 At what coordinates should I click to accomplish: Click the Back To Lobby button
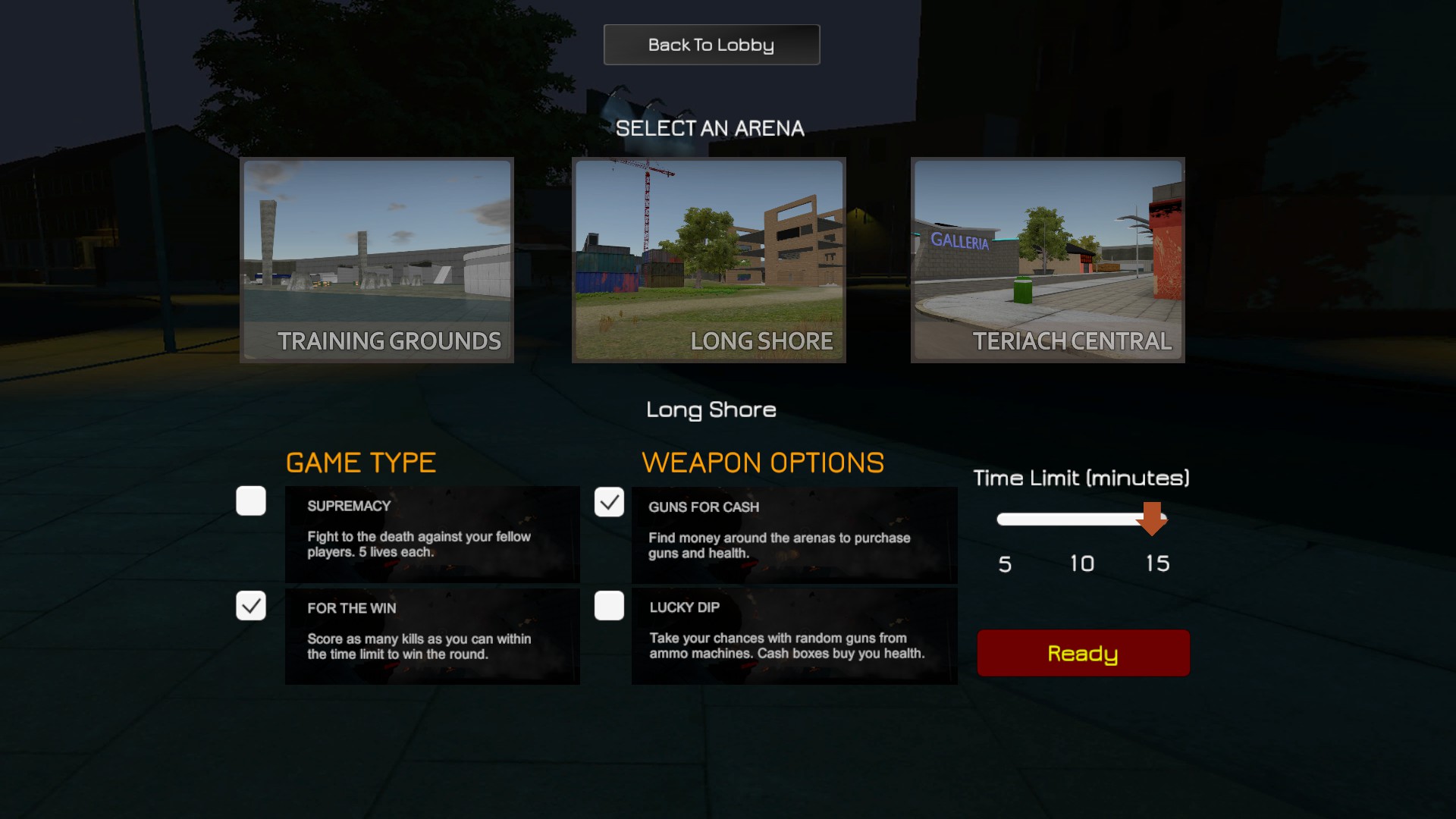click(x=711, y=44)
